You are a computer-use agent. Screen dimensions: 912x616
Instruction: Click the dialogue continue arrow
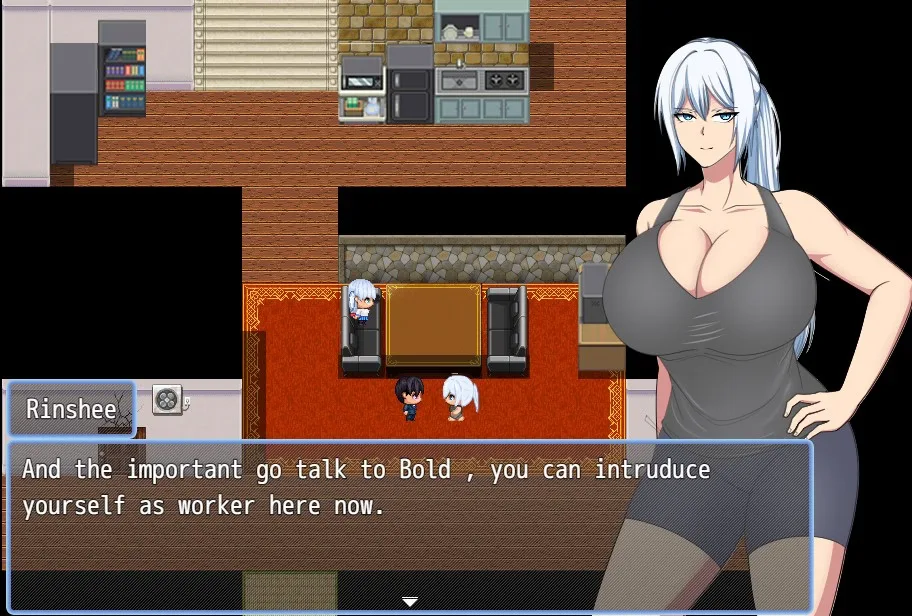(x=409, y=601)
